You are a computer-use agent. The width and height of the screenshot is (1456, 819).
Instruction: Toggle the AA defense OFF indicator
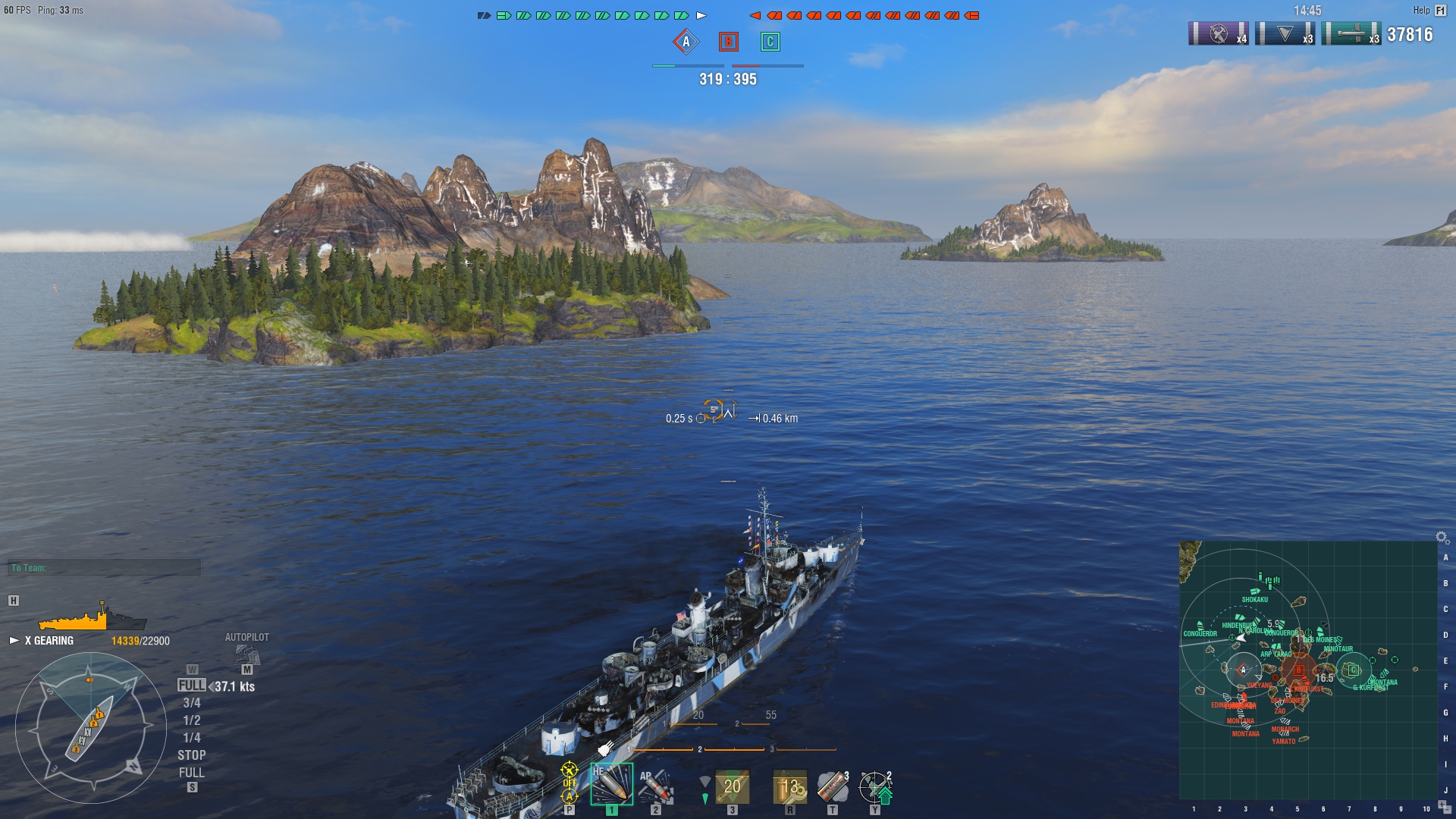(x=570, y=783)
